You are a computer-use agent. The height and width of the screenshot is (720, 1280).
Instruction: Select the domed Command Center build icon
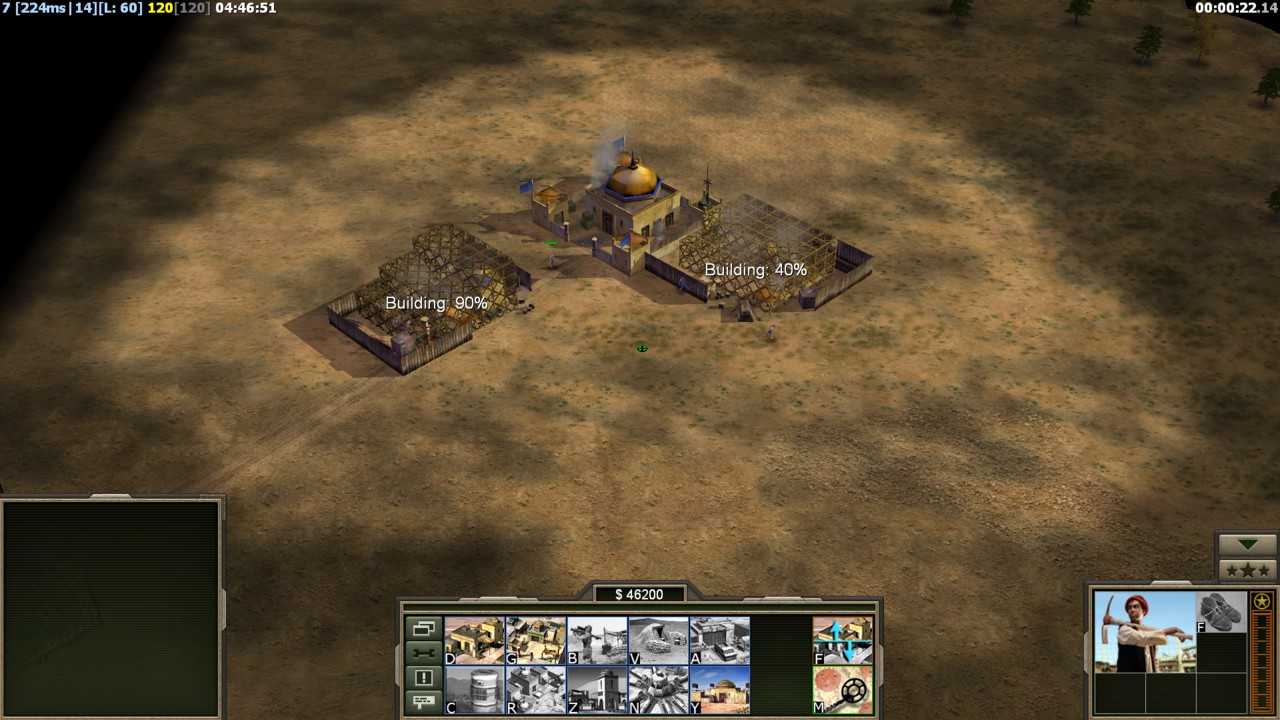719,690
